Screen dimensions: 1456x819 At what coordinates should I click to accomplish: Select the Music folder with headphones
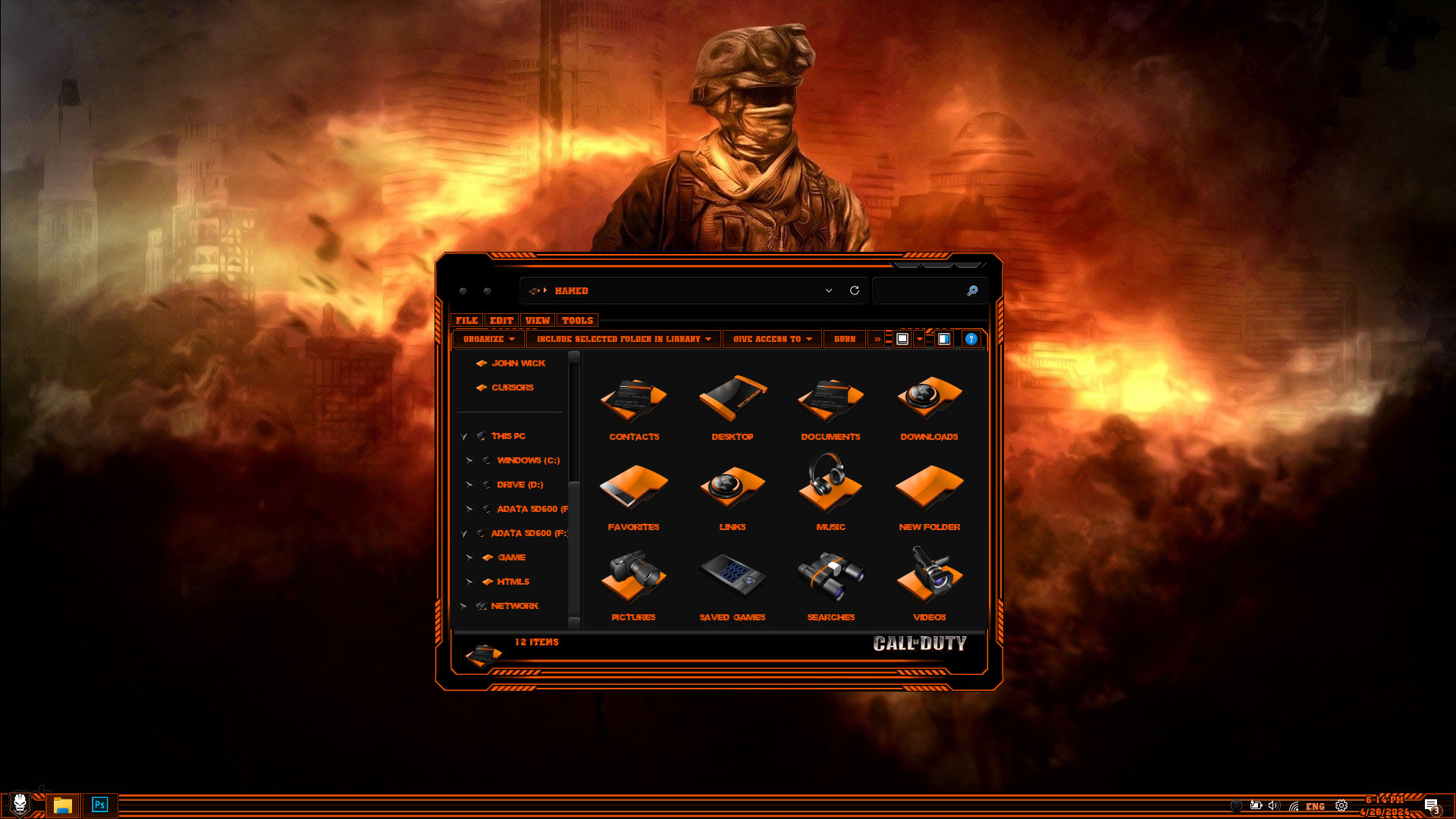point(830,491)
